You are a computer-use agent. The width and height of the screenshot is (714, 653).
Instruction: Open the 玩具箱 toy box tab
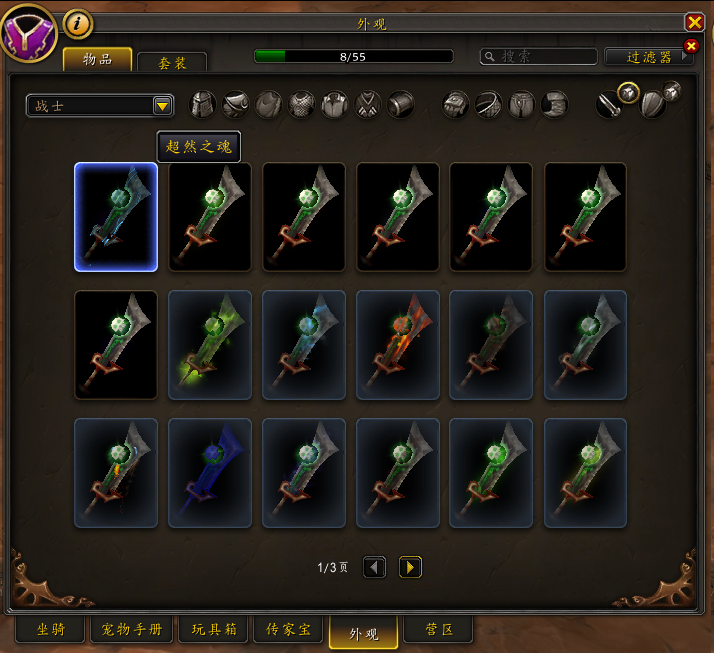click(213, 630)
